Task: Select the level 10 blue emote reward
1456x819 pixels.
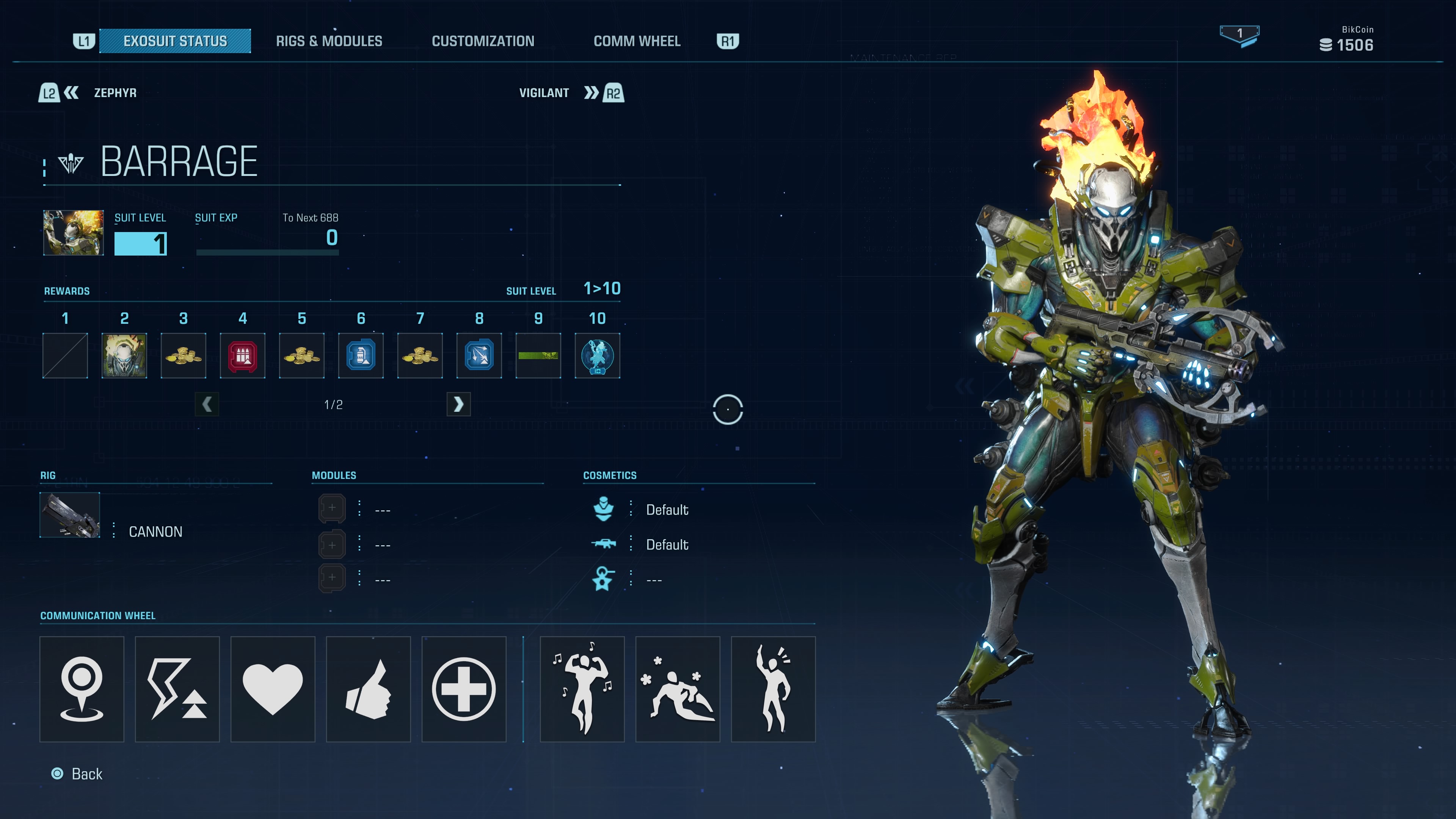Action: pyautogui.click(x=597, y=356)
